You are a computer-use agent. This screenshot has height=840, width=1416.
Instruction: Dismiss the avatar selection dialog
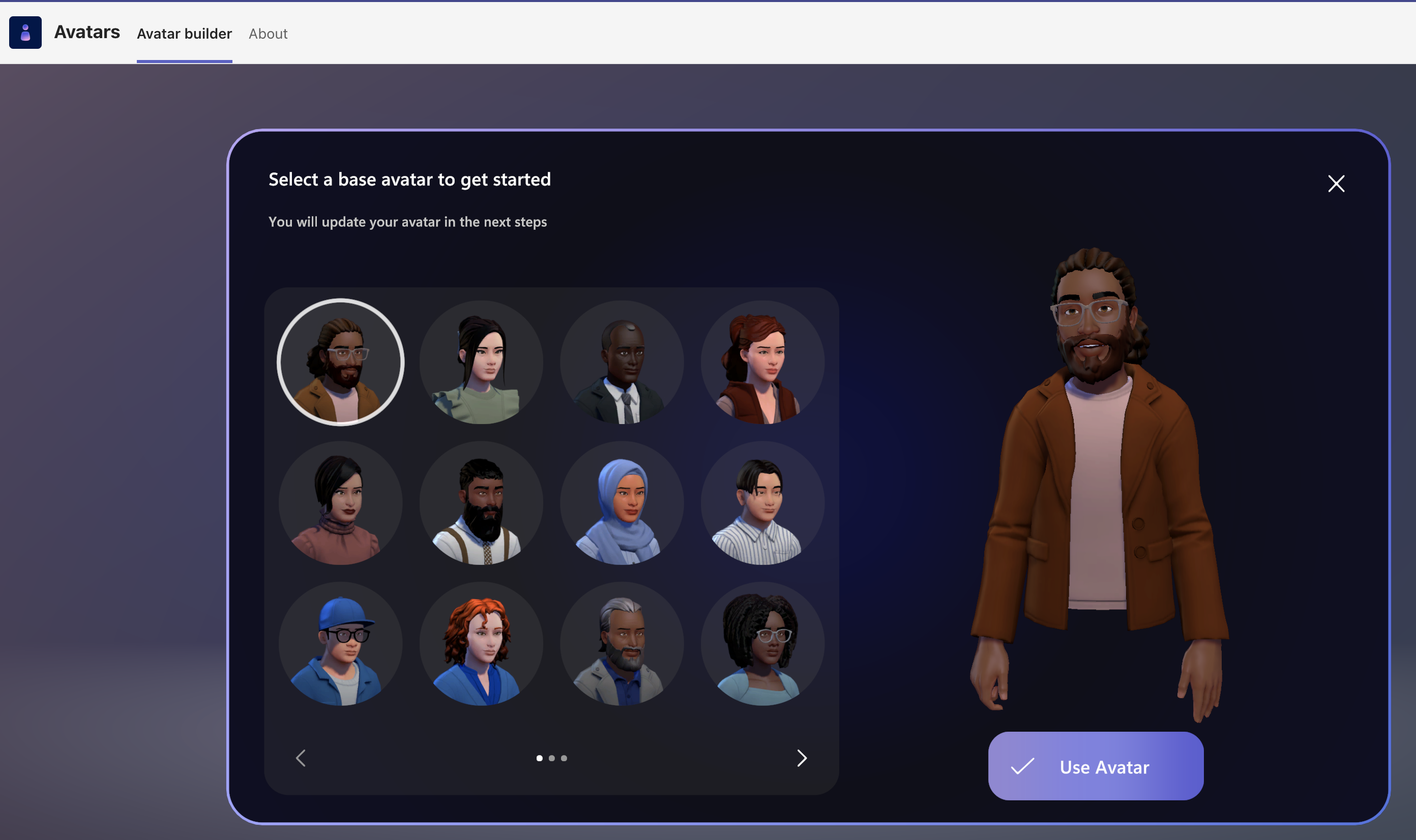[x=1336, y=184]
